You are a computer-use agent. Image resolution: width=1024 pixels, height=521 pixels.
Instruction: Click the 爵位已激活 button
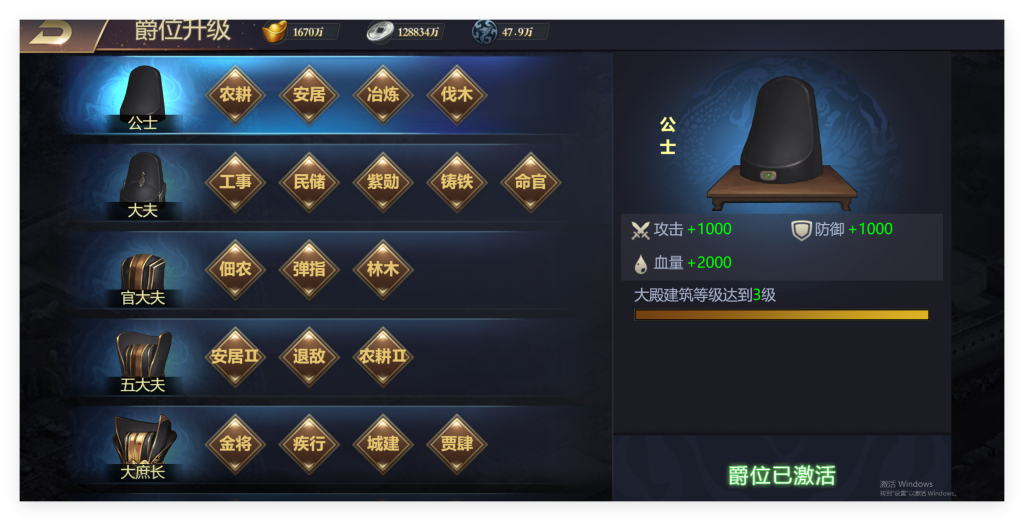pos(781,475)
